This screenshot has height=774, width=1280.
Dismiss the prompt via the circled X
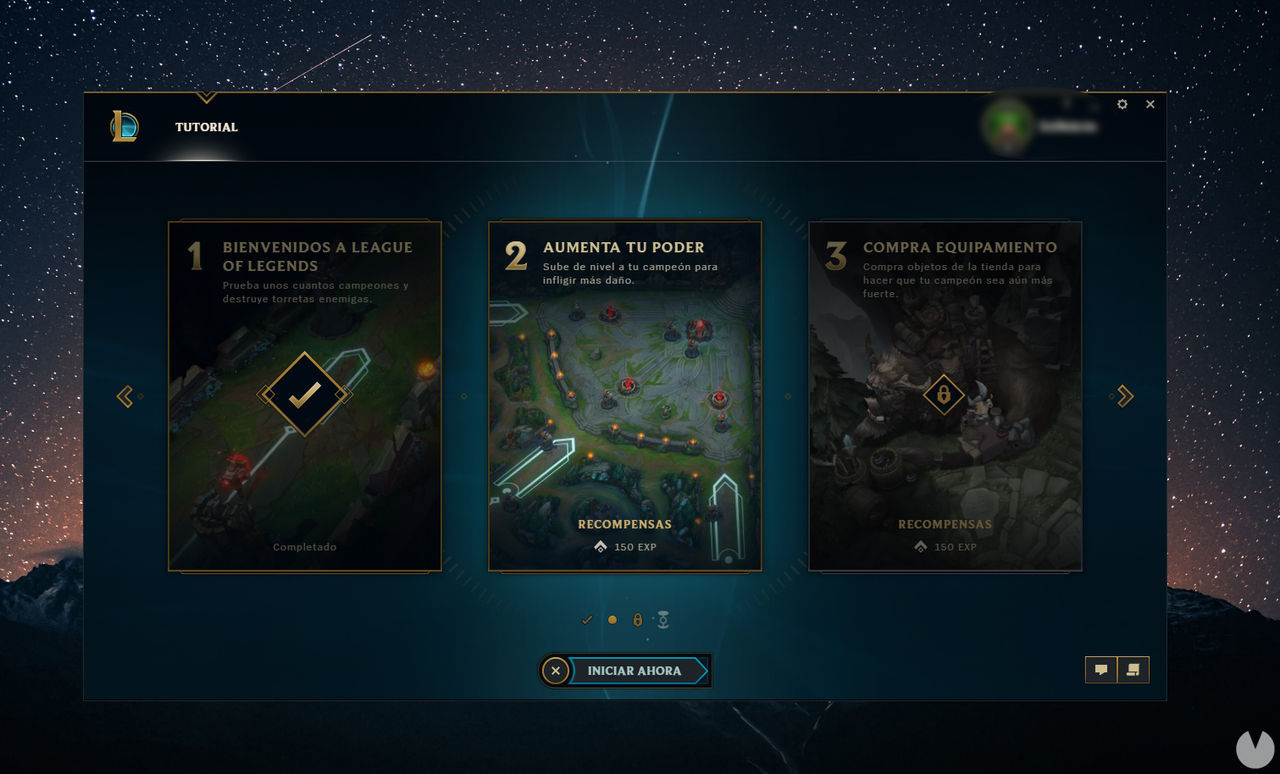pyautogui.click(x=556, y=670)
